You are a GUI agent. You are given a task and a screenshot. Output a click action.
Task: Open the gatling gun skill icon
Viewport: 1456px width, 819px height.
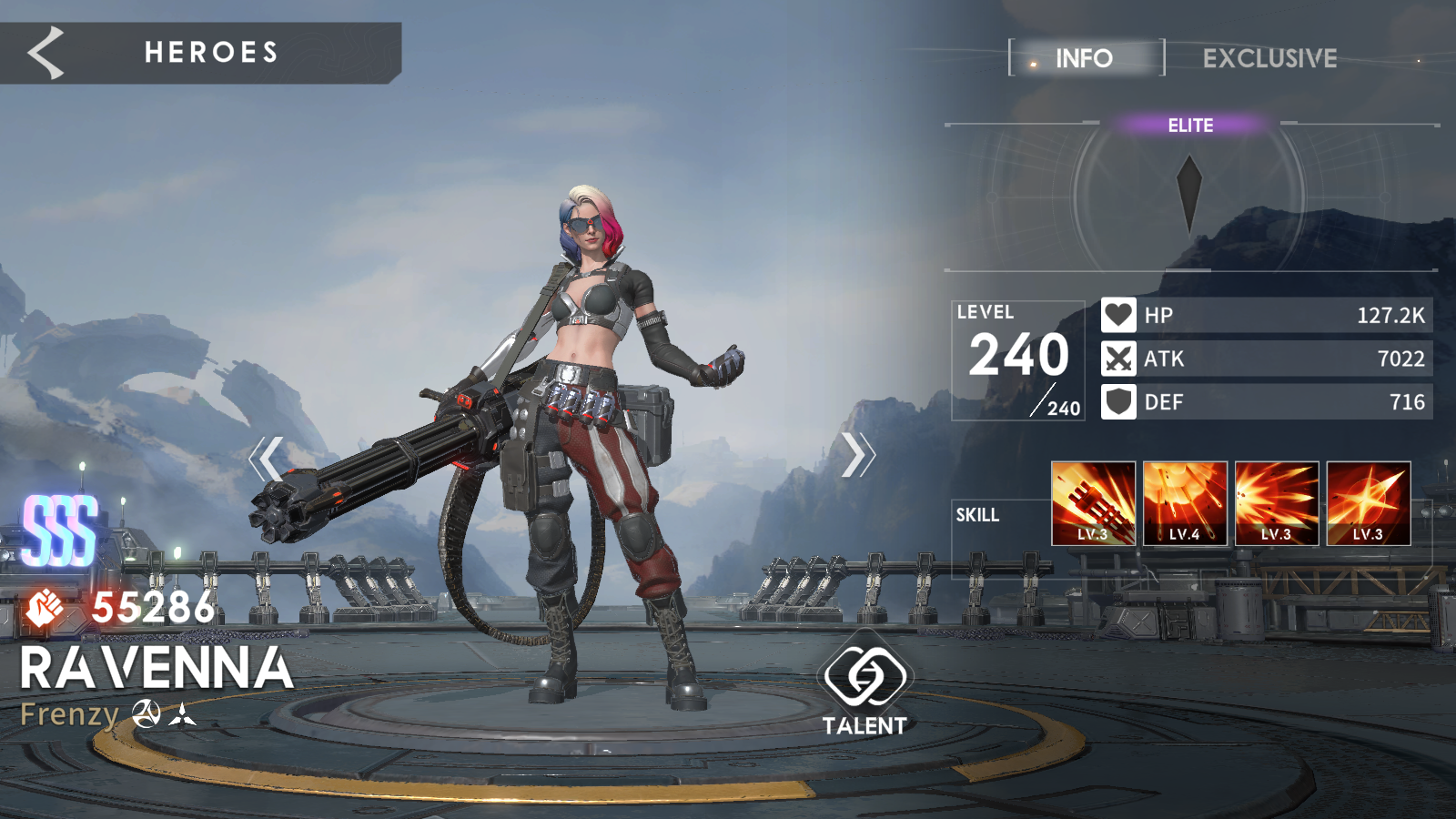(x=1093, y=503)
